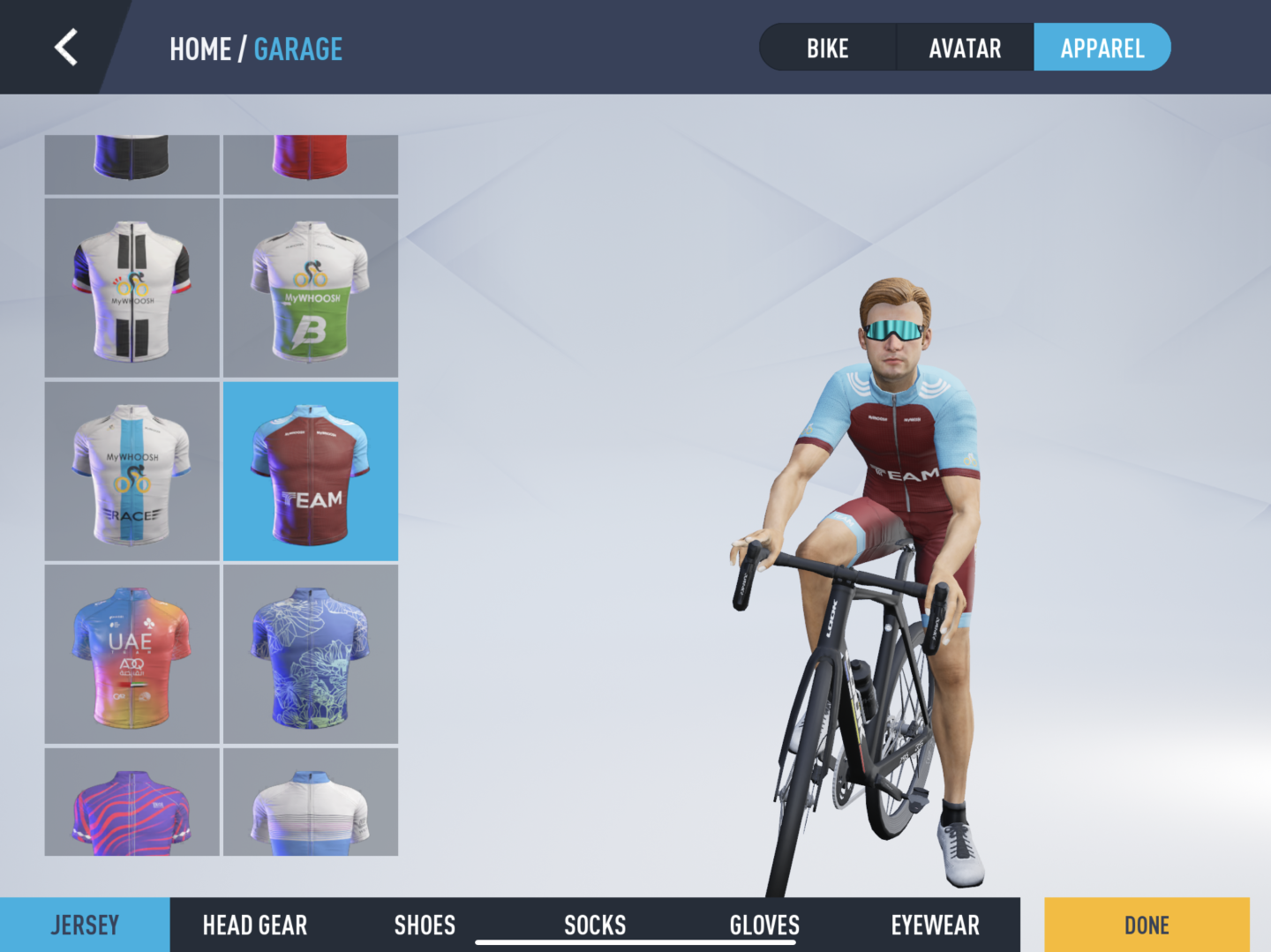Choose the white jersey with black stripes
Image resolution: width=1271 pixels, height=952 pixels.
pos(132,289)
